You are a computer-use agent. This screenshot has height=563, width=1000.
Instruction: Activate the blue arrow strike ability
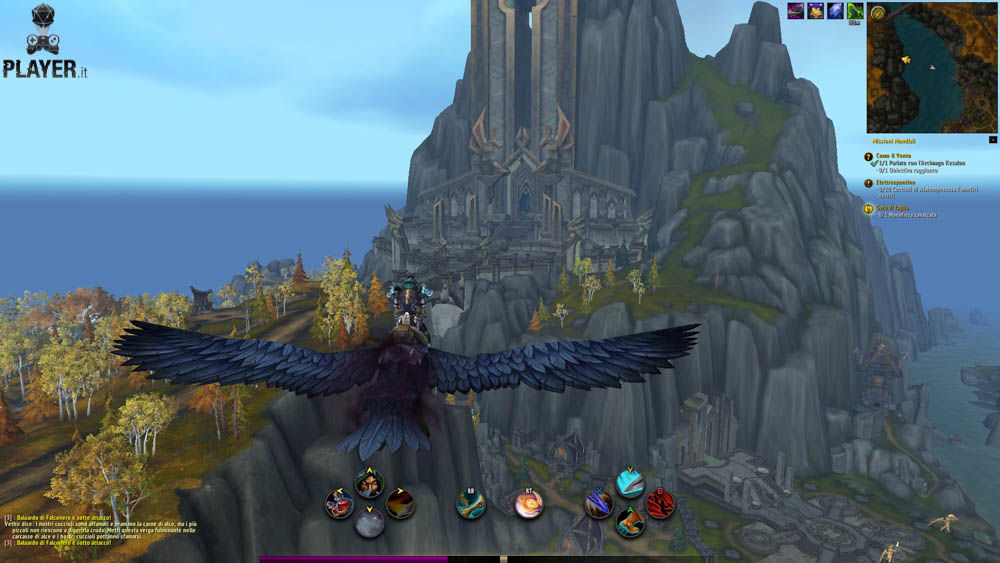pyautogui.click(x=599, y=504)
